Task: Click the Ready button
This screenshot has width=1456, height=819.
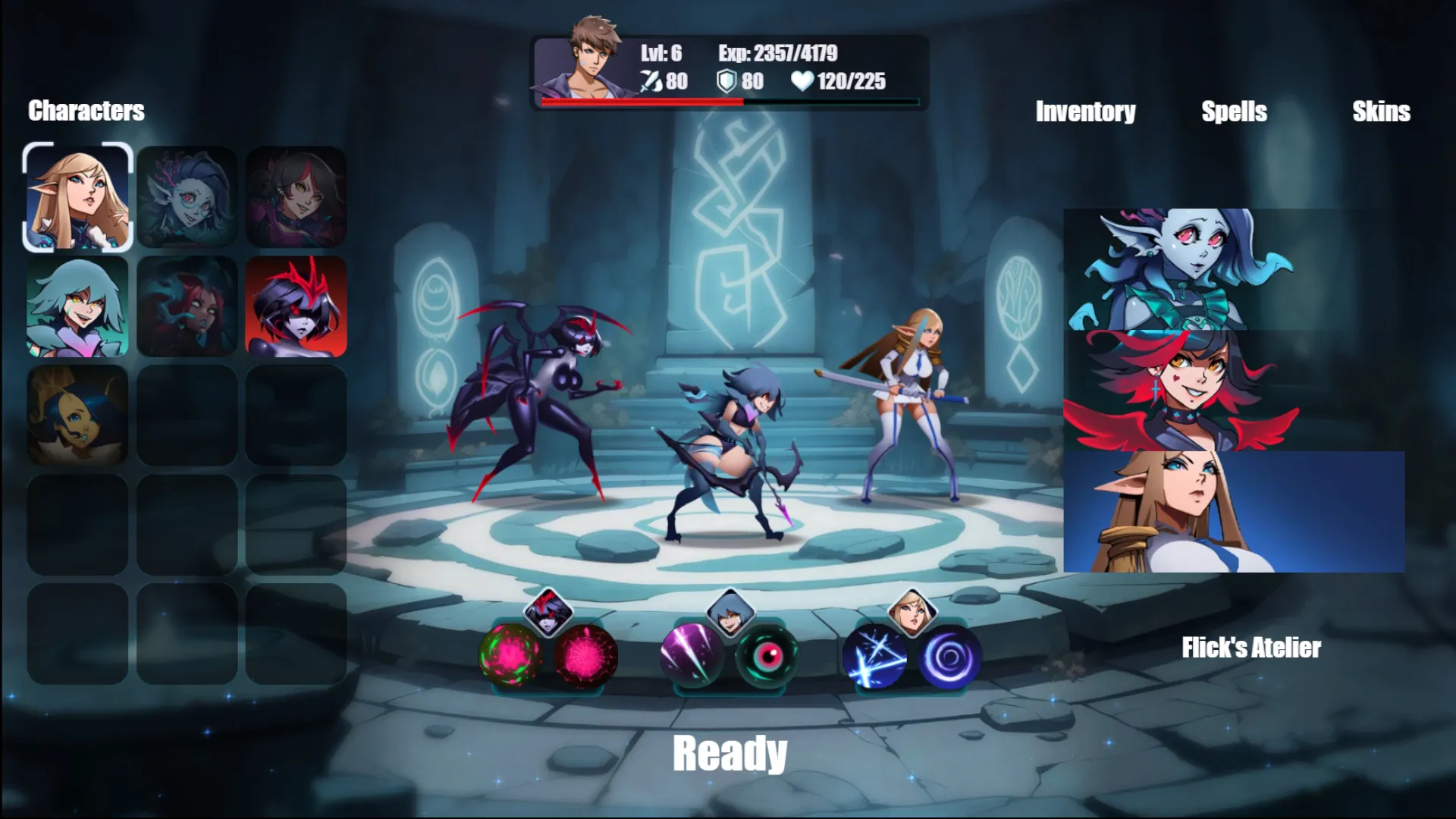Action: coord(730,753)
